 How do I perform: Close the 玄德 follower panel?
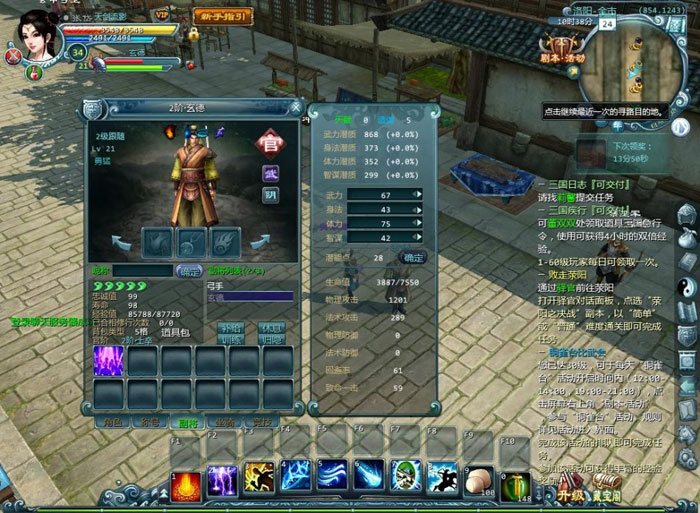[x=296, y=106]
